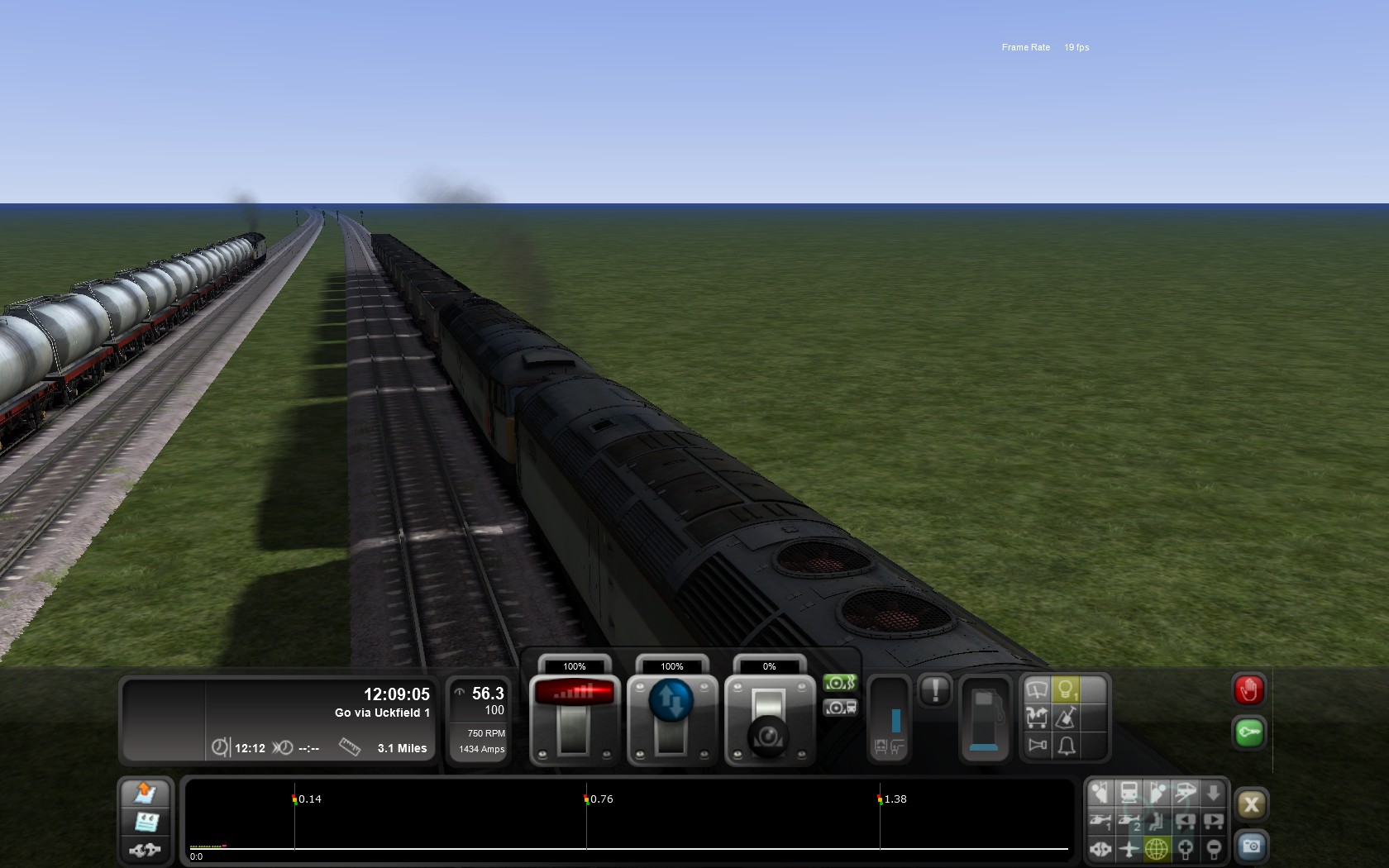Move the blue reverser lever

[x=671, y=716]
